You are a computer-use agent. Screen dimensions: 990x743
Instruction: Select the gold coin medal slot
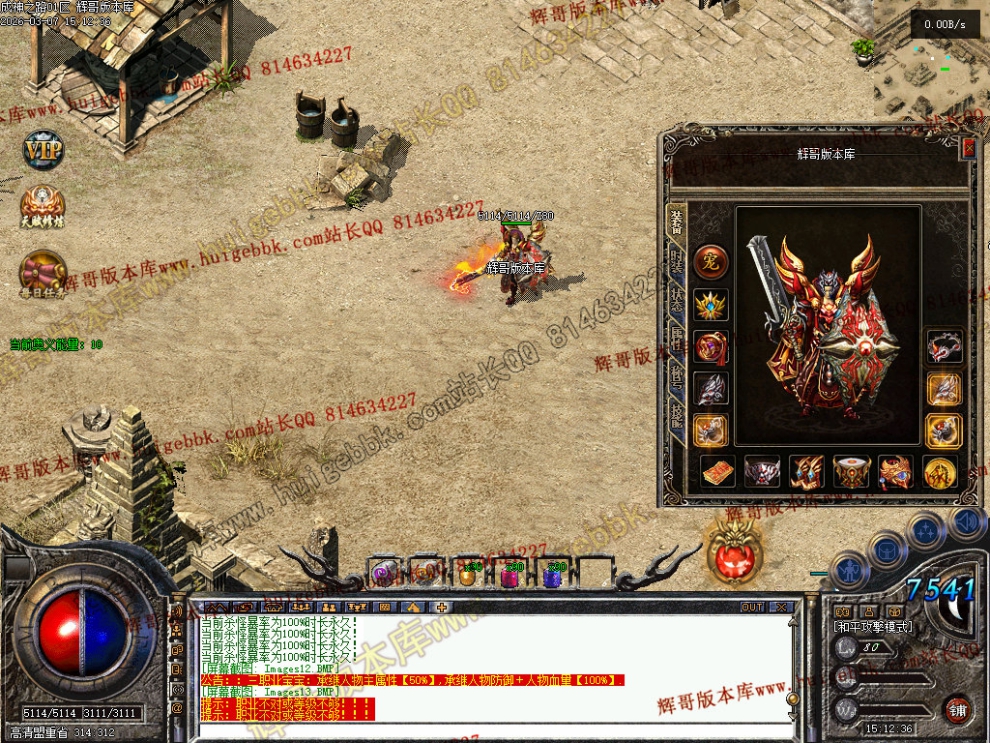point(940,472)
